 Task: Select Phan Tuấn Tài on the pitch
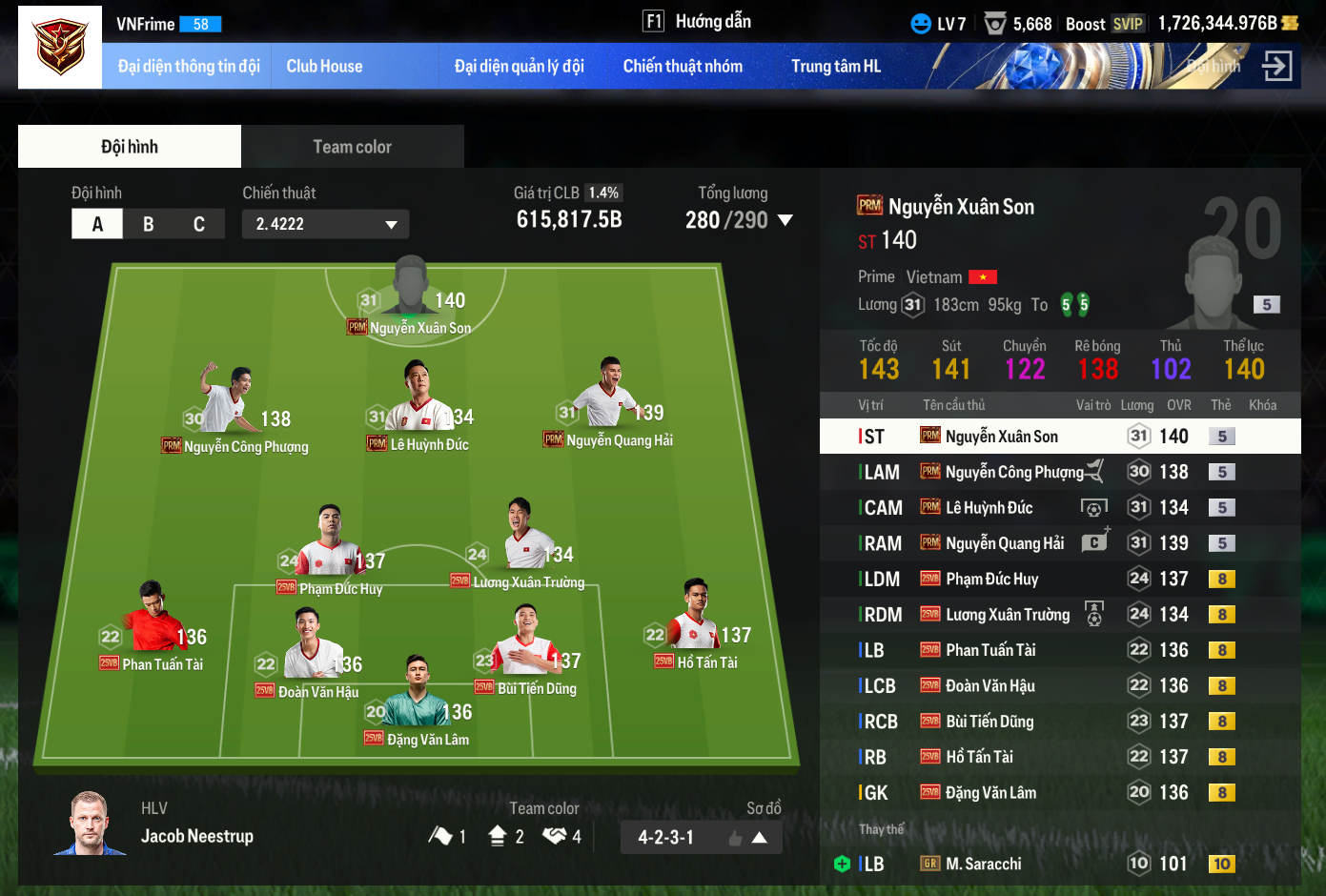pos(154,624)
